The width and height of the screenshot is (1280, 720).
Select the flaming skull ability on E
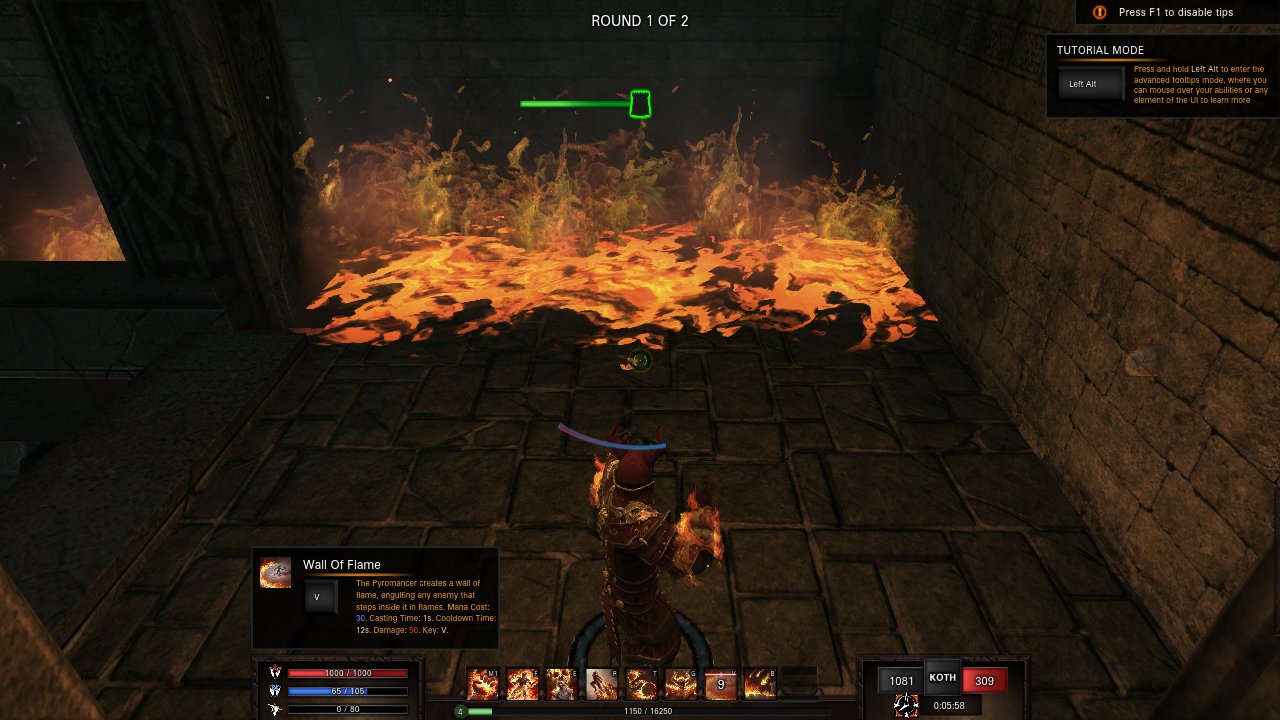(562, 684)
